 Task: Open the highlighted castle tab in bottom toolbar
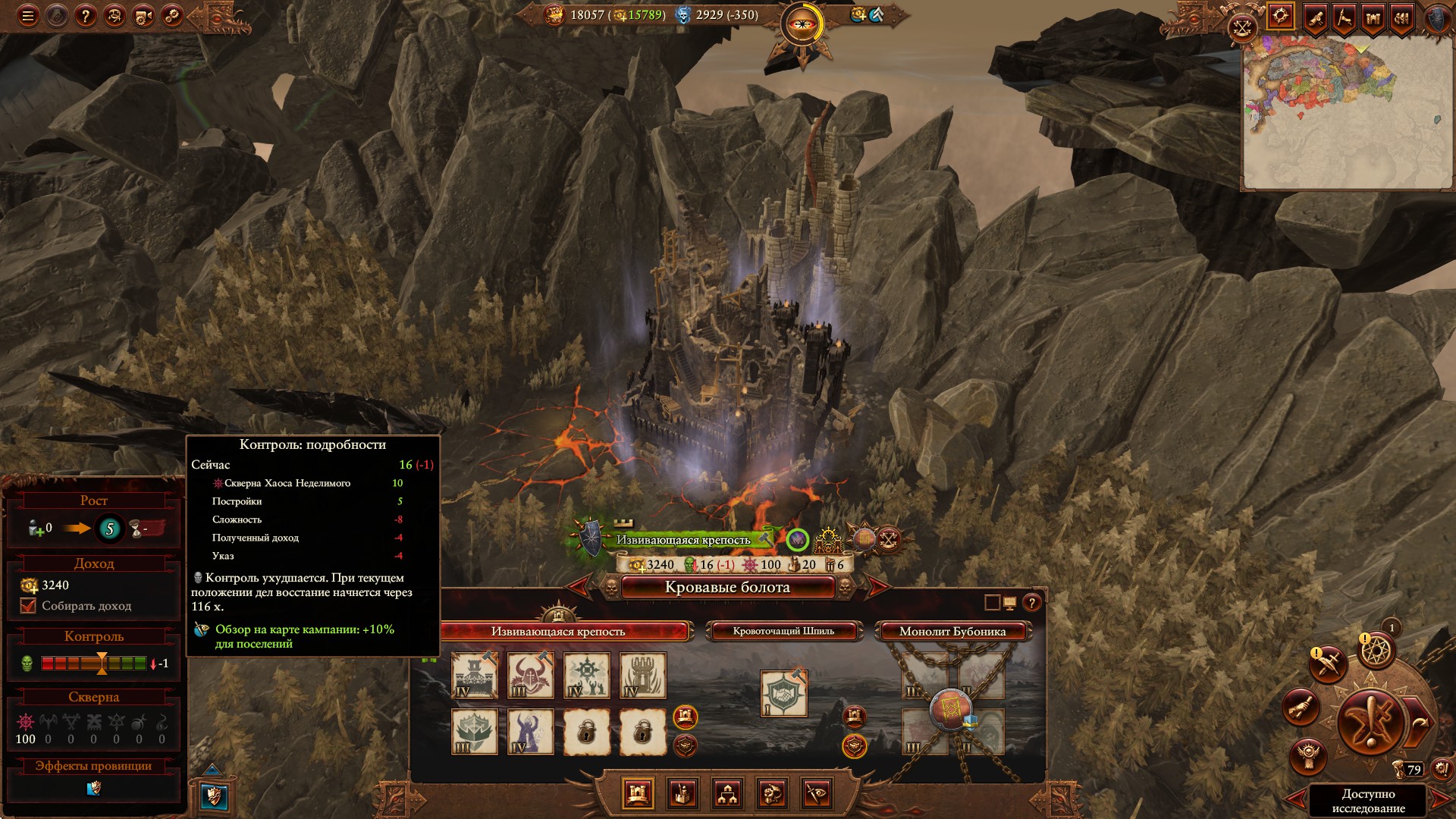click(x=638, y=794)
